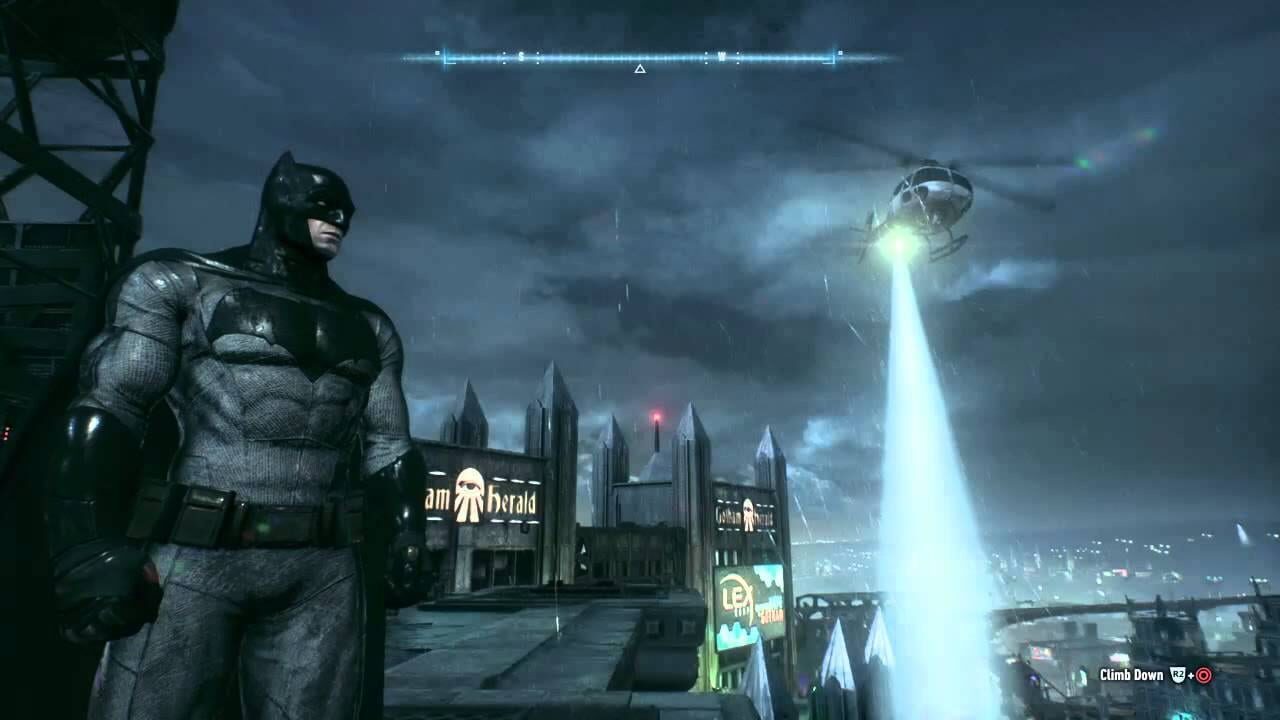Toggle the left compass endpoint dot
Image resolution: width=1280 pixels, height=720 pixels.
(x=437, y=51)
